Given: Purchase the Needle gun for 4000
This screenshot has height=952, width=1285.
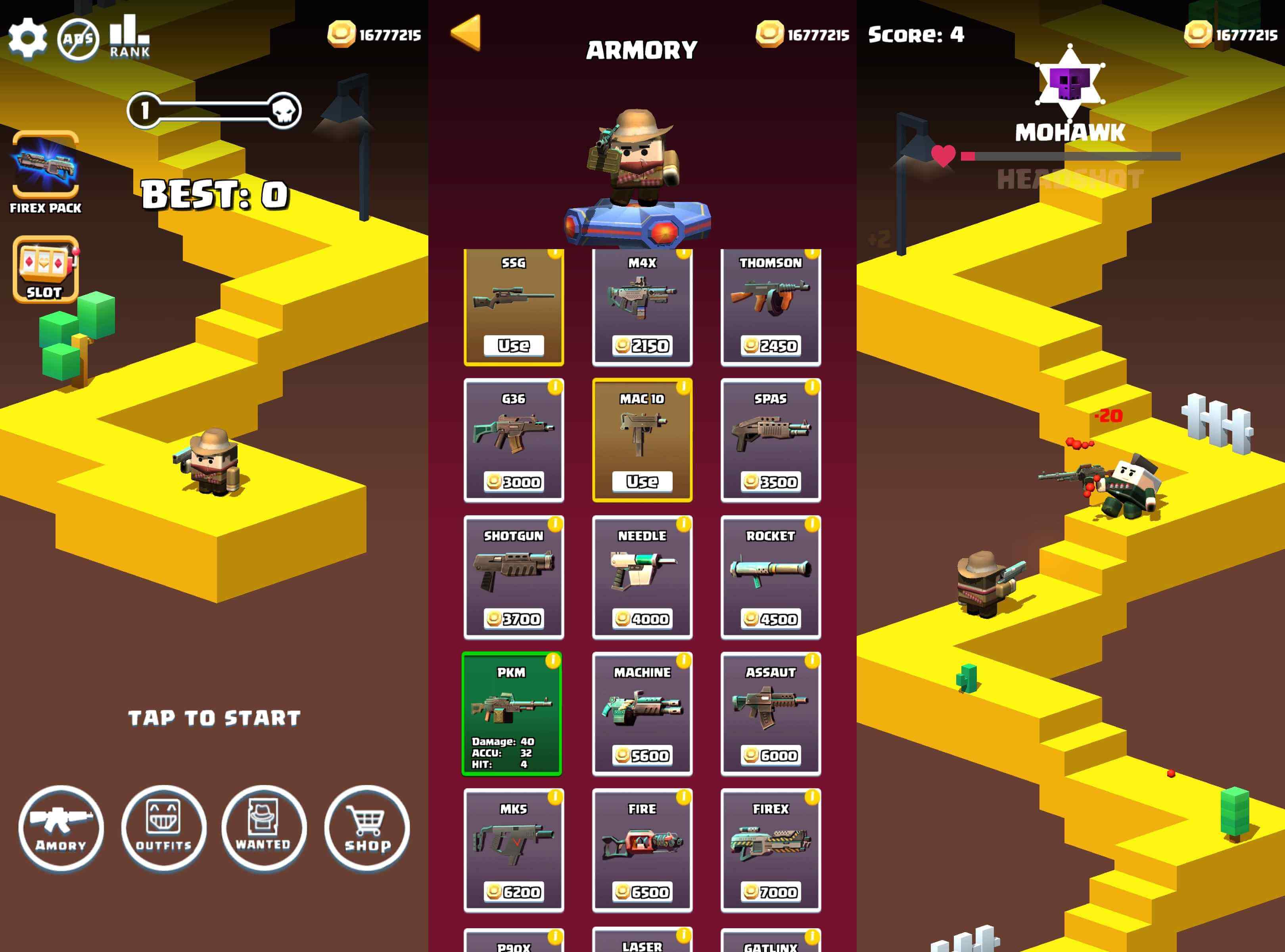Looking at the screenshot, I should (642, 618).
